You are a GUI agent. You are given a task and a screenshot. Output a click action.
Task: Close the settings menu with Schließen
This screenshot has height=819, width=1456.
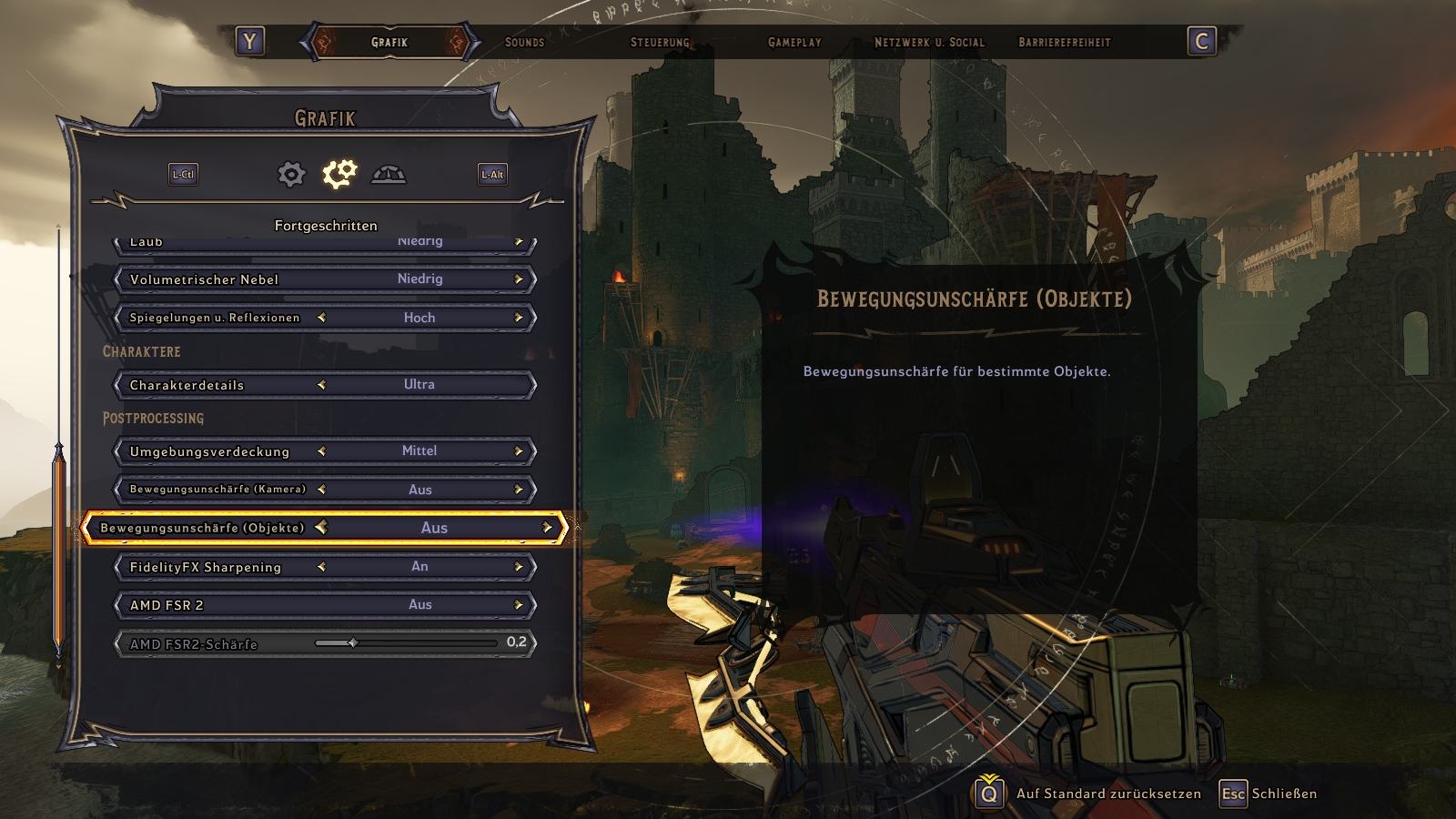point(1284,794)
